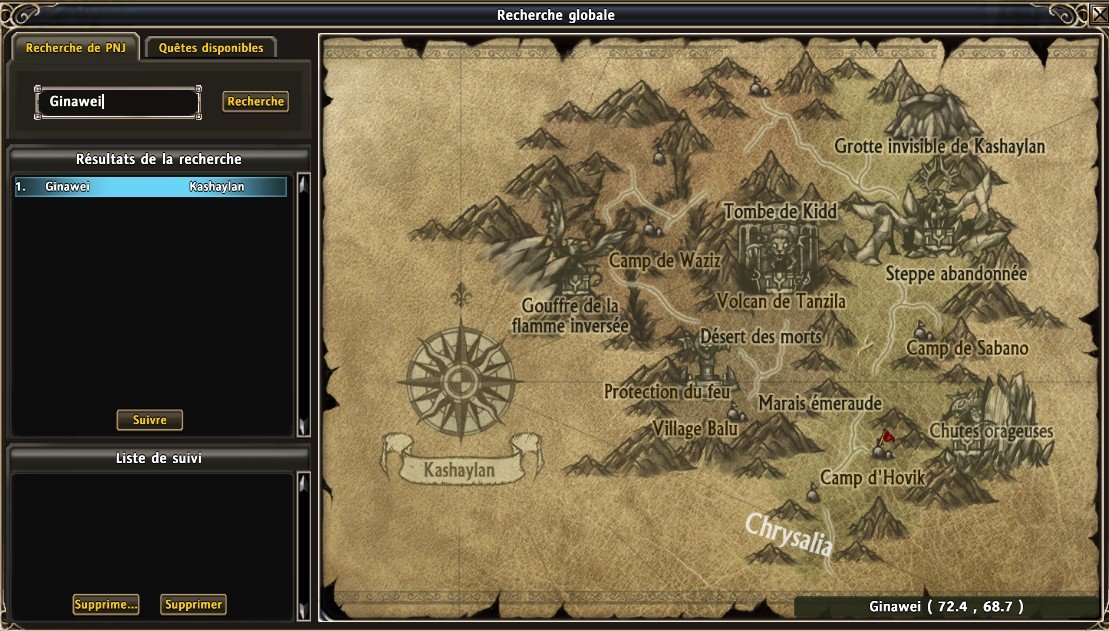1109x631 pixels.
Task: Click the Recherche button
Action: pos(255,102)
